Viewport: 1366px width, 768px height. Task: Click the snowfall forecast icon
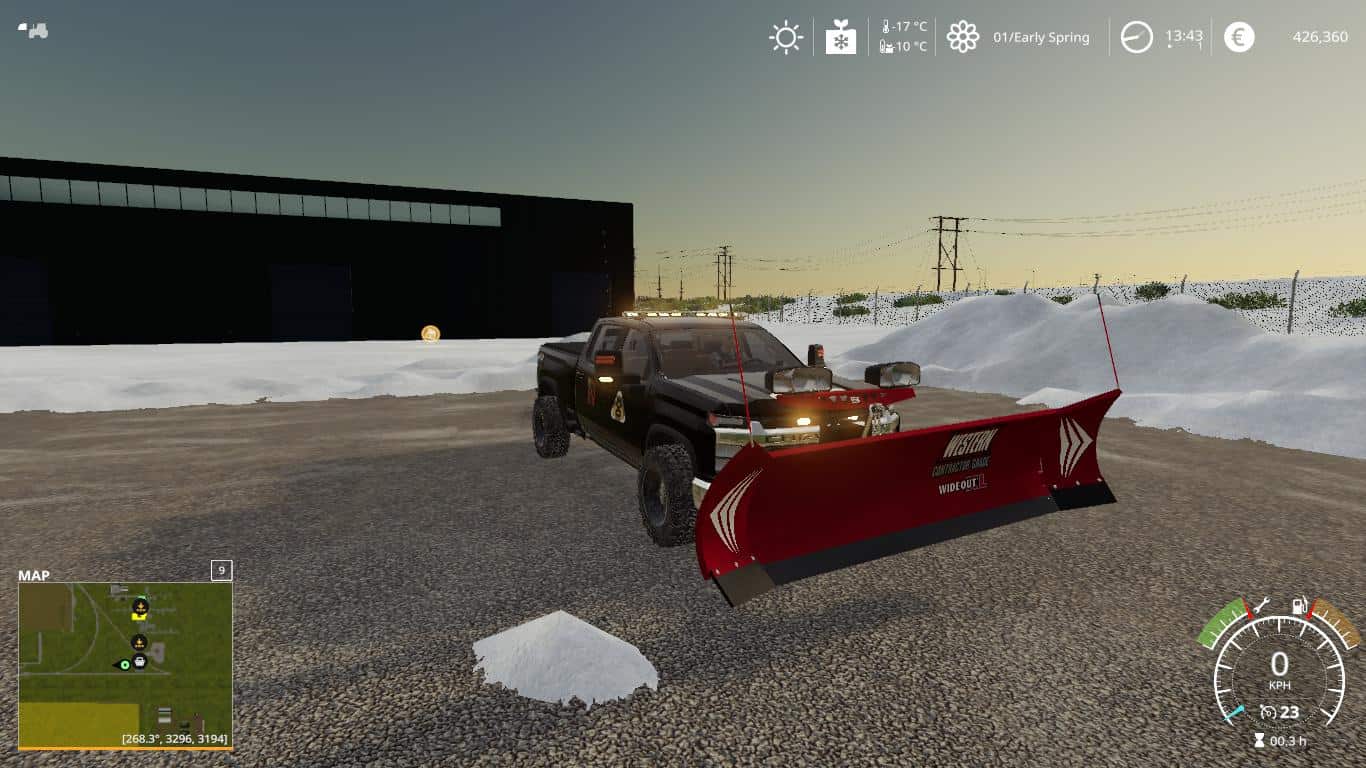pyautogui.click(x=840, y=37)
